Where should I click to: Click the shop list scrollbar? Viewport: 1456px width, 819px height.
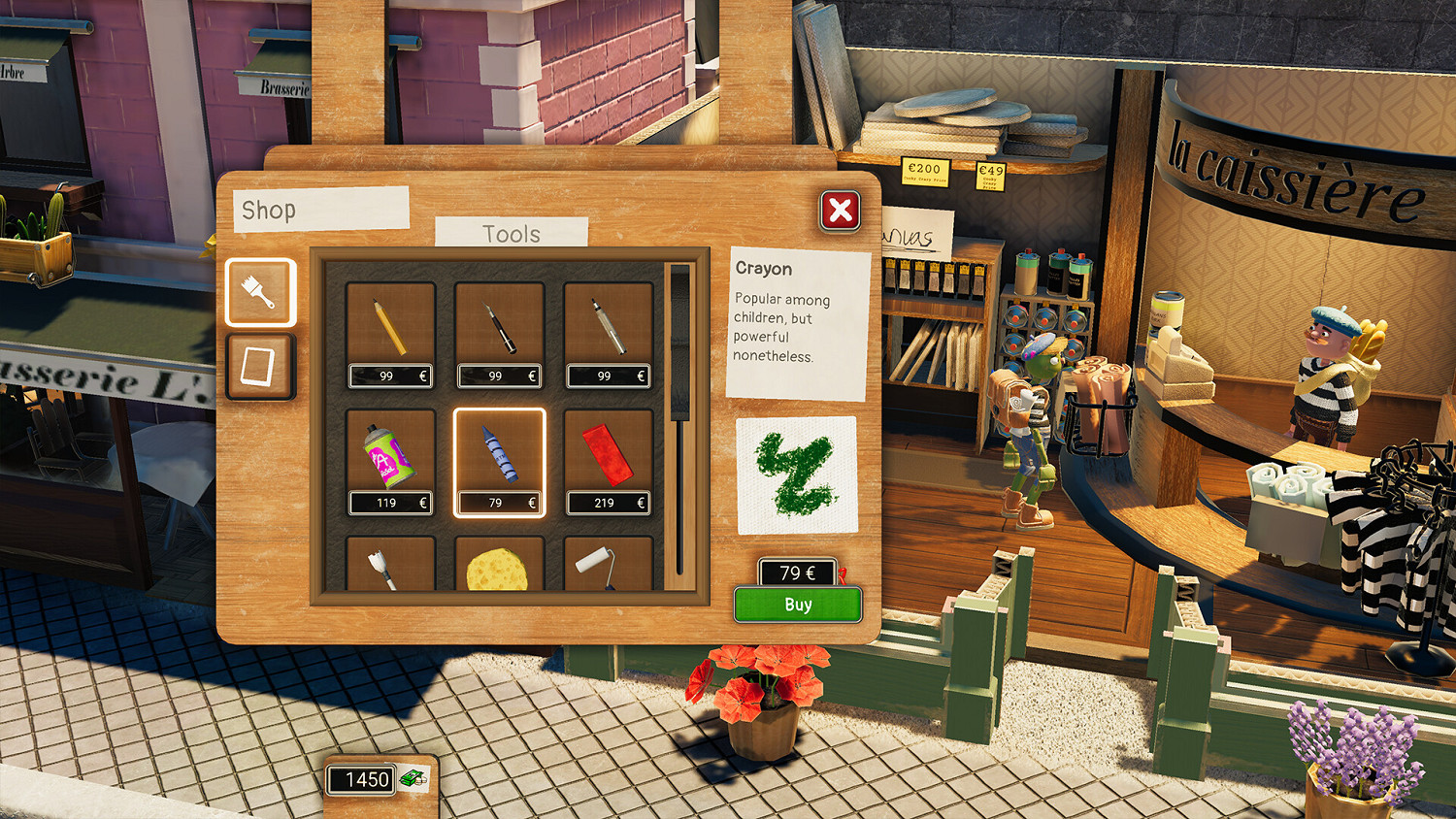(x=678, y=388)
